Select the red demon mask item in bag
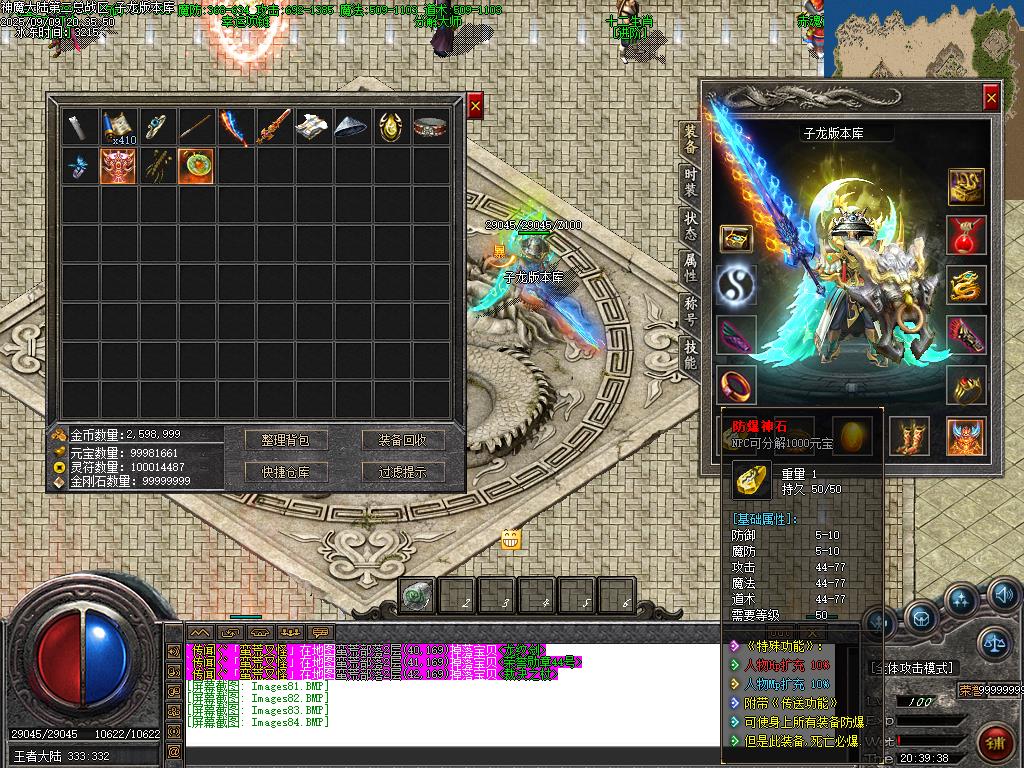Viewport: 1024px width, 768px height. [x=119, y=165]
